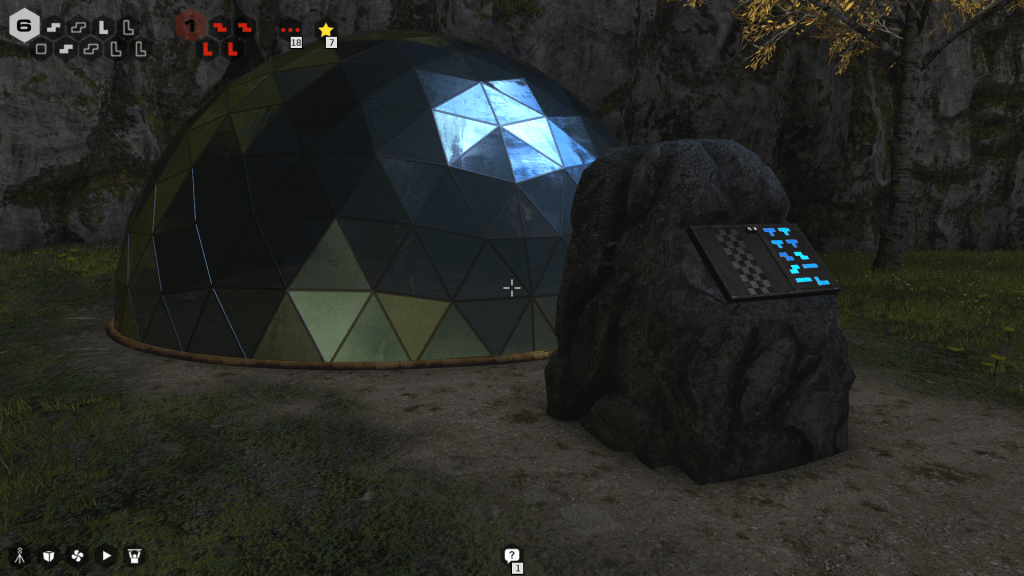Activate the play triangle button
1024x576 pixels.
pos(106,556)
